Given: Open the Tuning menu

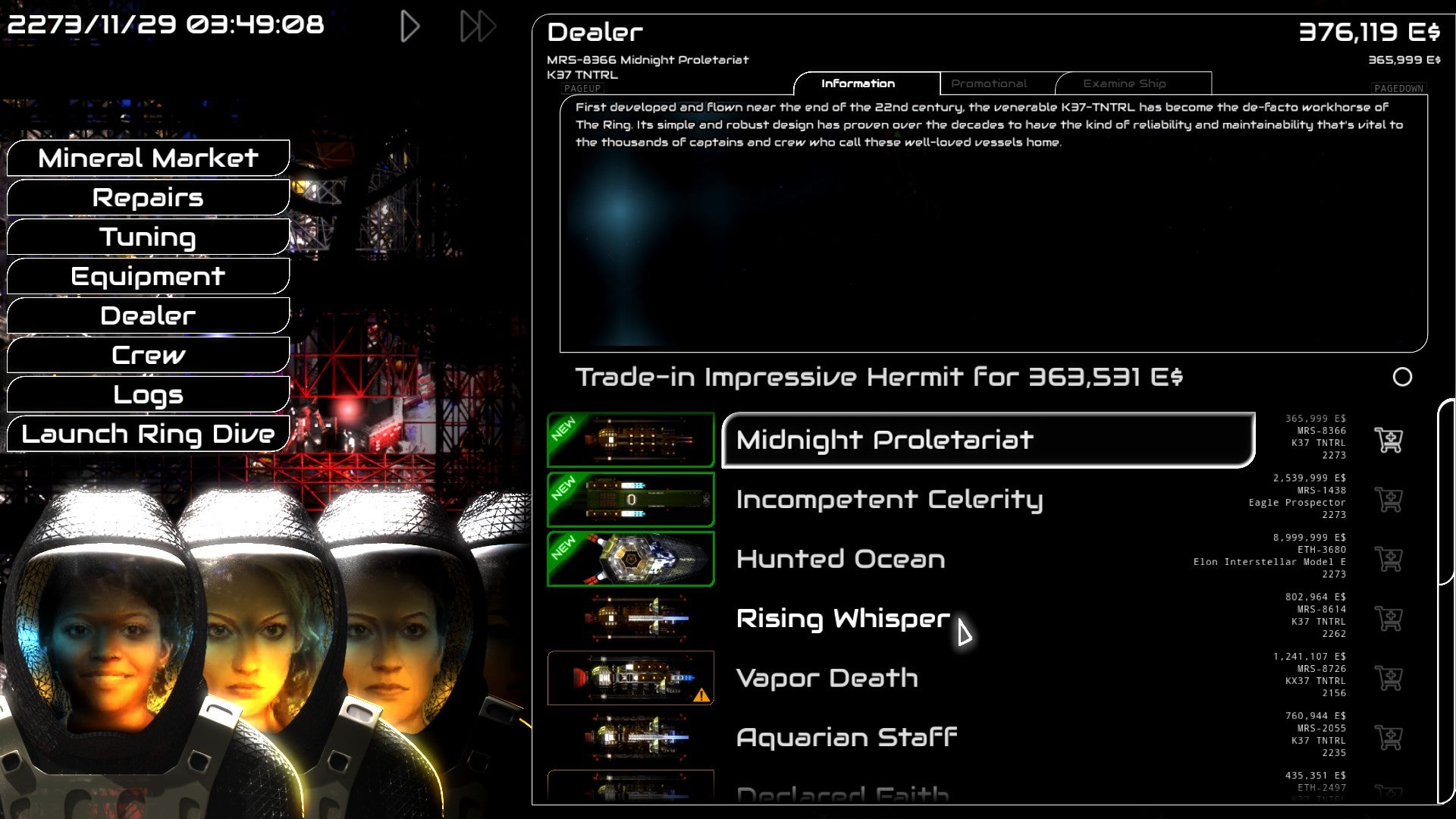Looking at the screenshot, I should click(148, 237).
